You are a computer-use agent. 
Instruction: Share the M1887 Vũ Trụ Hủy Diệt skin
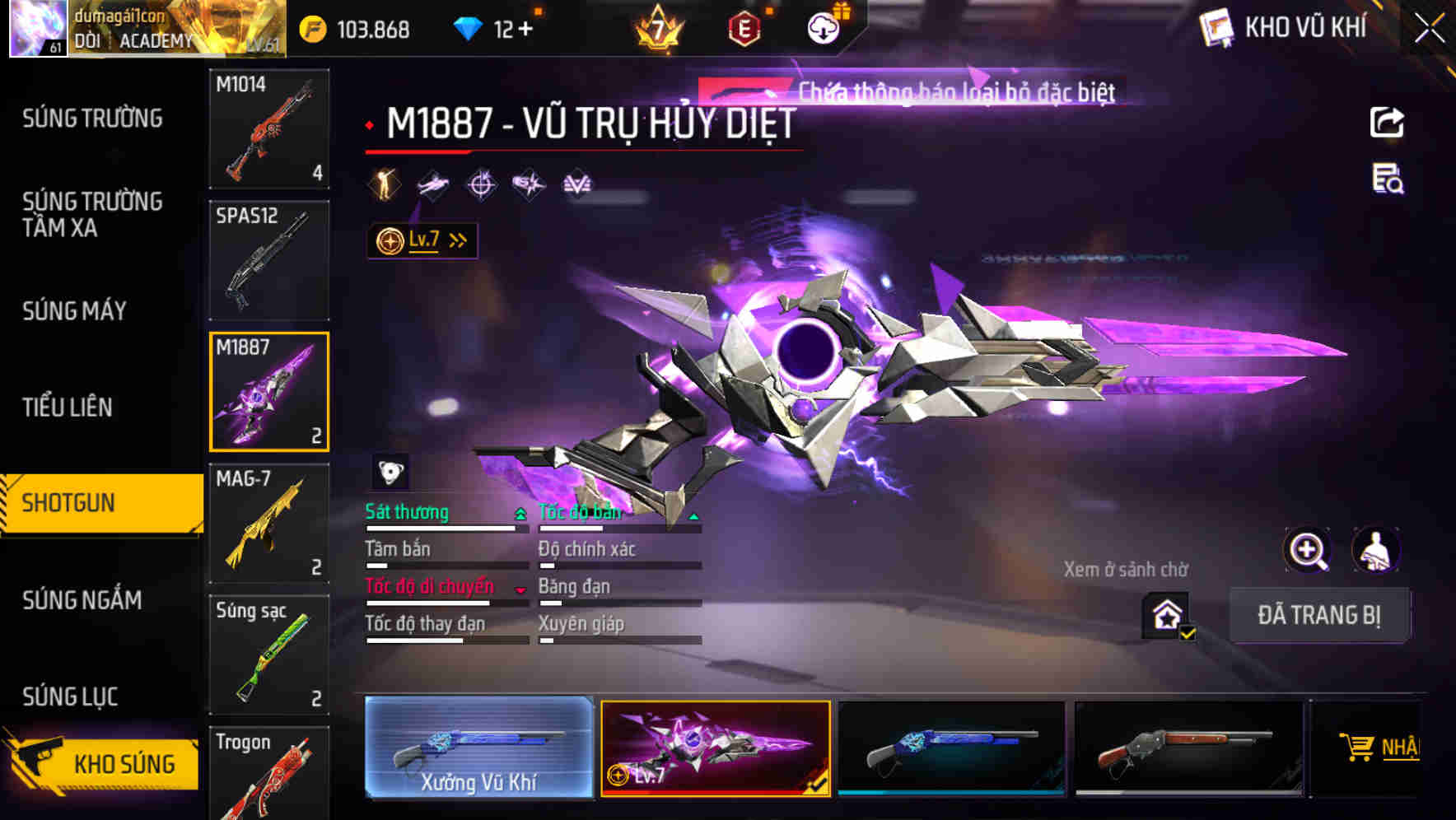[x=1386, y=121]
